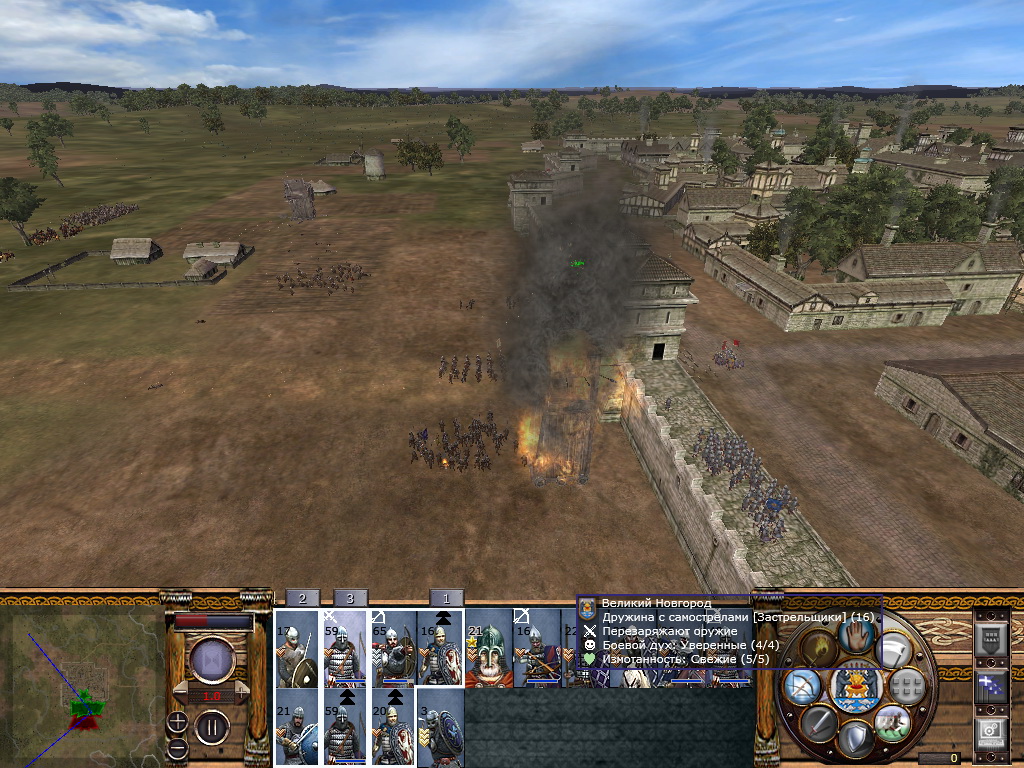
Task: Open group formations grid button
Action: [x=906, y=686]
